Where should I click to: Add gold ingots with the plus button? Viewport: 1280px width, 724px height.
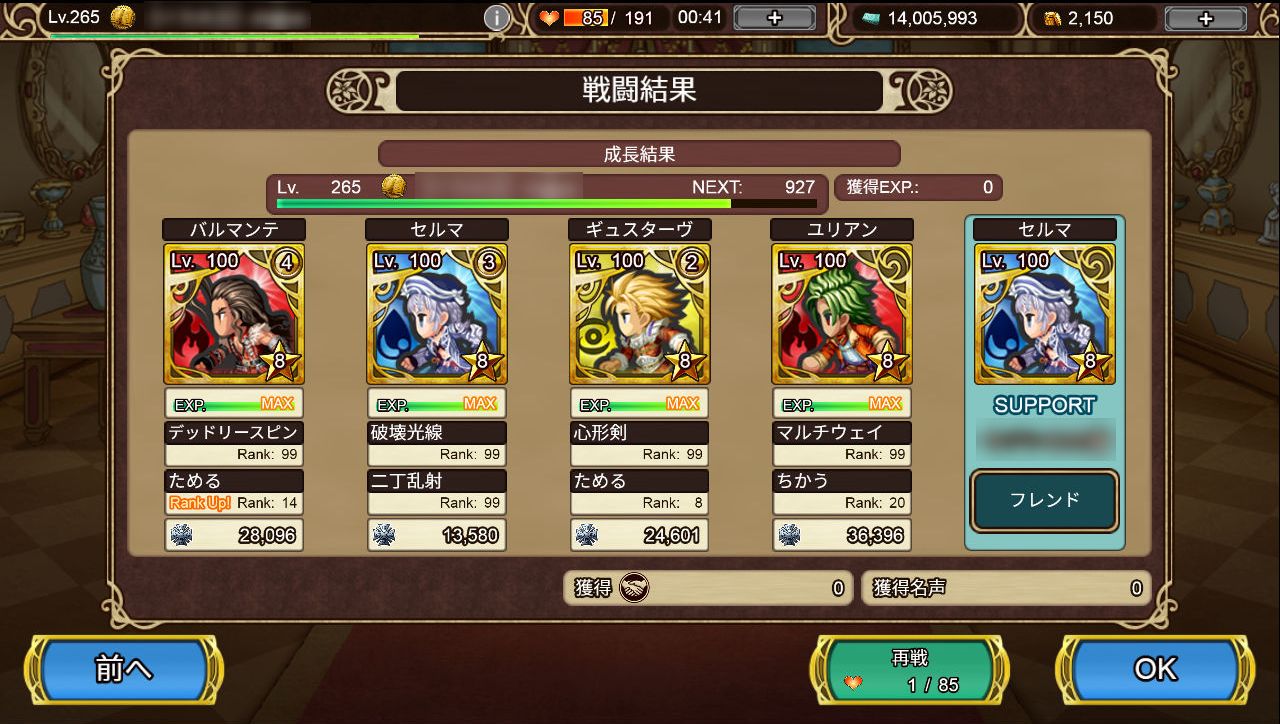[1205, 18]
